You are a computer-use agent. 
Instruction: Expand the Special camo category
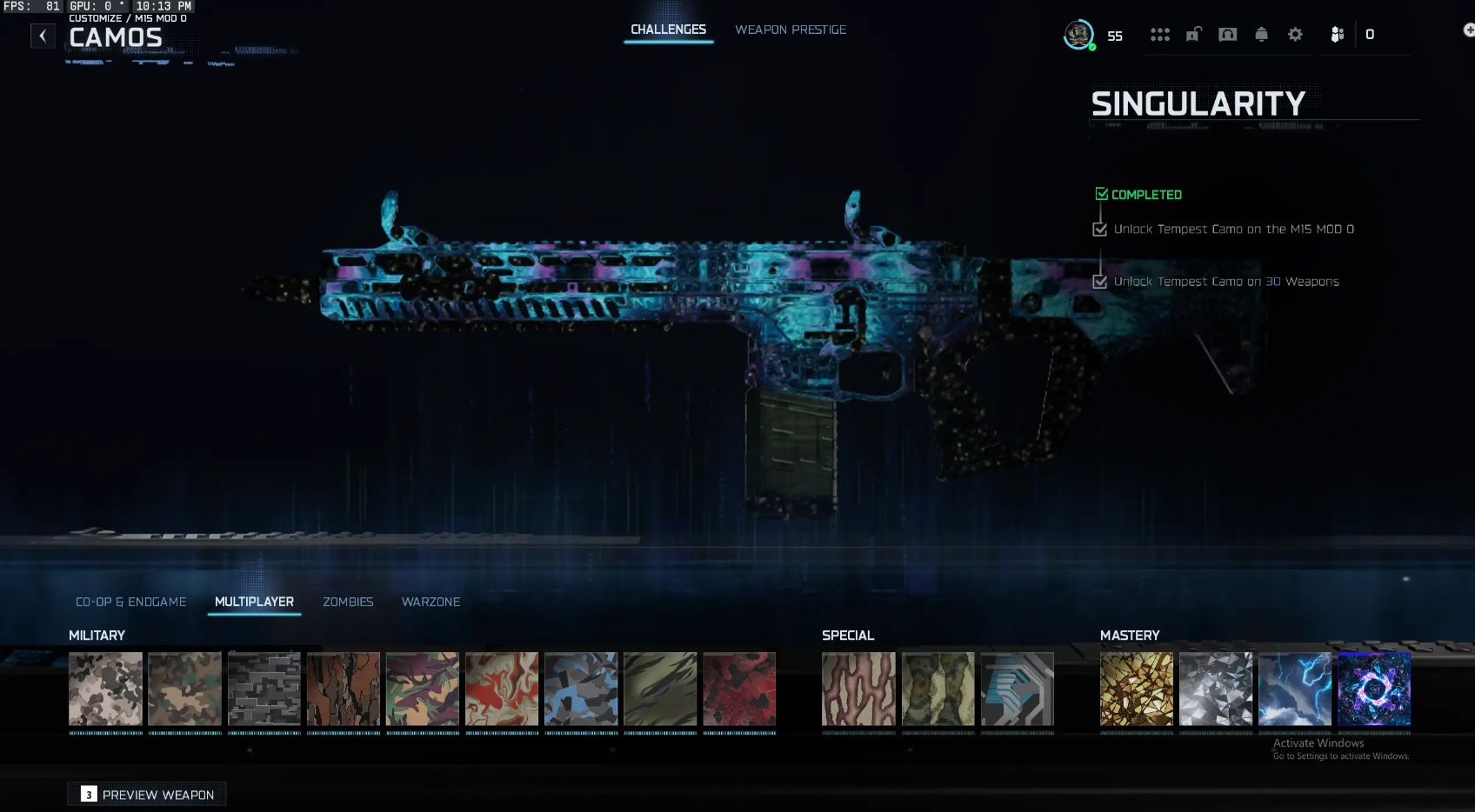pos(849,636)
